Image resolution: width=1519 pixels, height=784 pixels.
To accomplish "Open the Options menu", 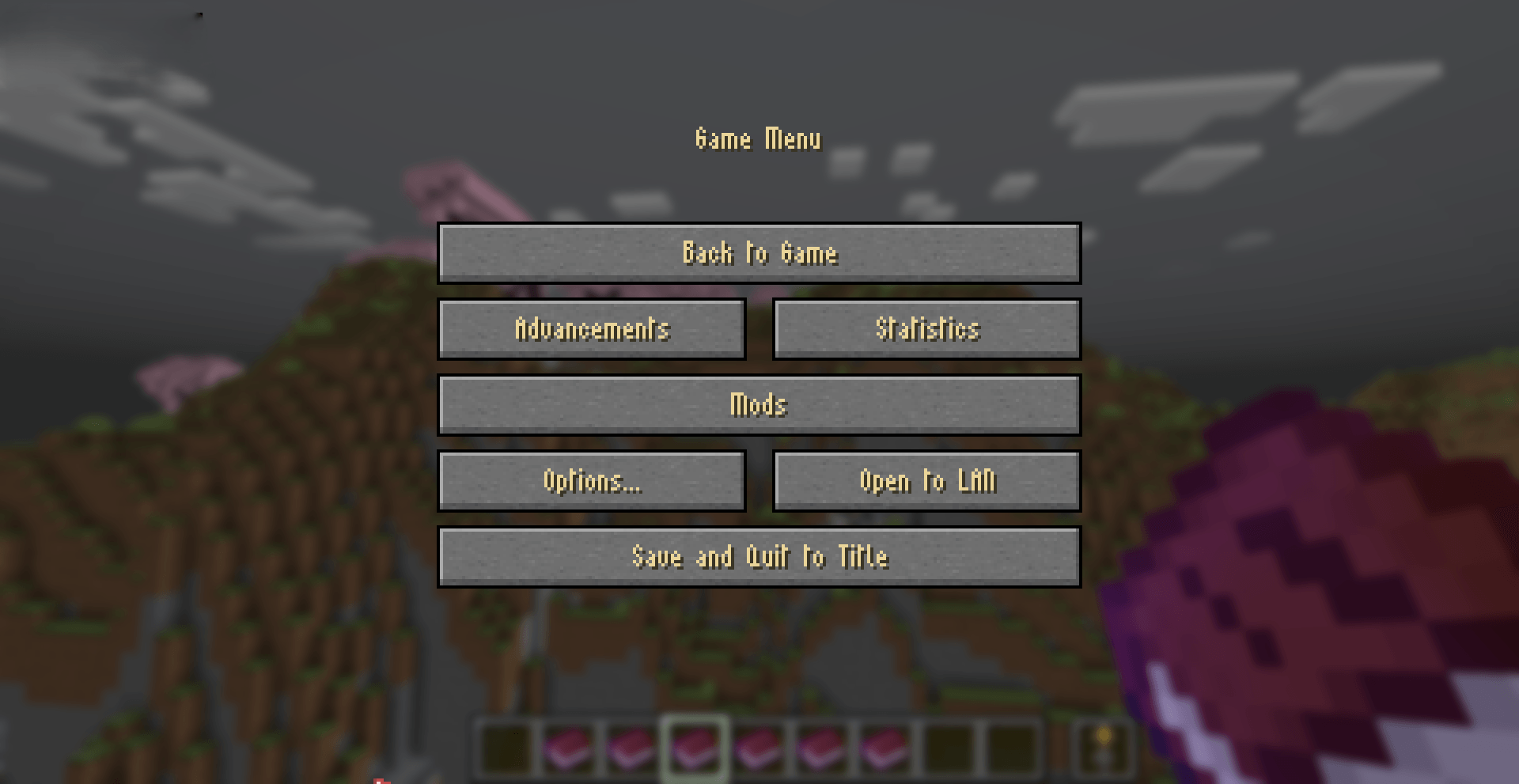I will pos(592,480).
